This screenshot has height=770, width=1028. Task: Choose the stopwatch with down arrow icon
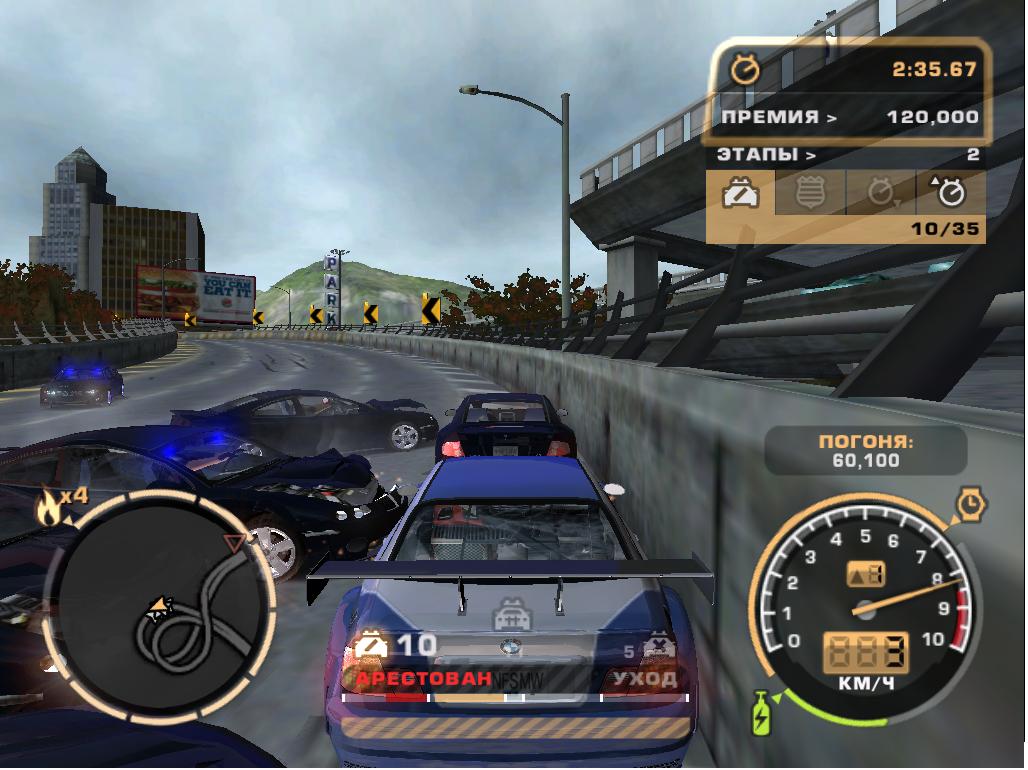881,193
